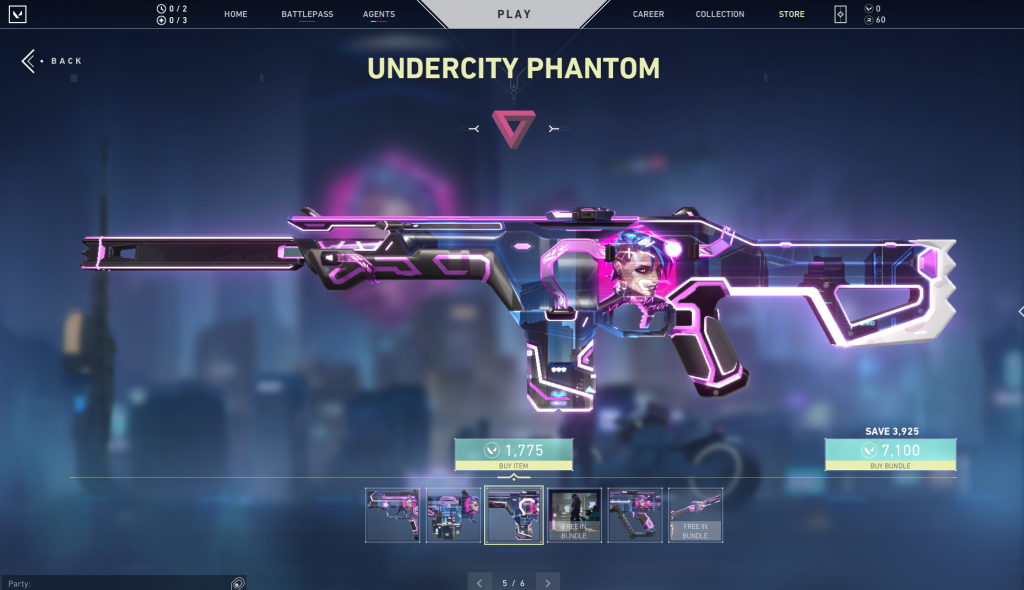The width and height of the screenshot is (1024, 590).
Task: Go to the next item with the right pager arrow
Action: click(547, 582)
